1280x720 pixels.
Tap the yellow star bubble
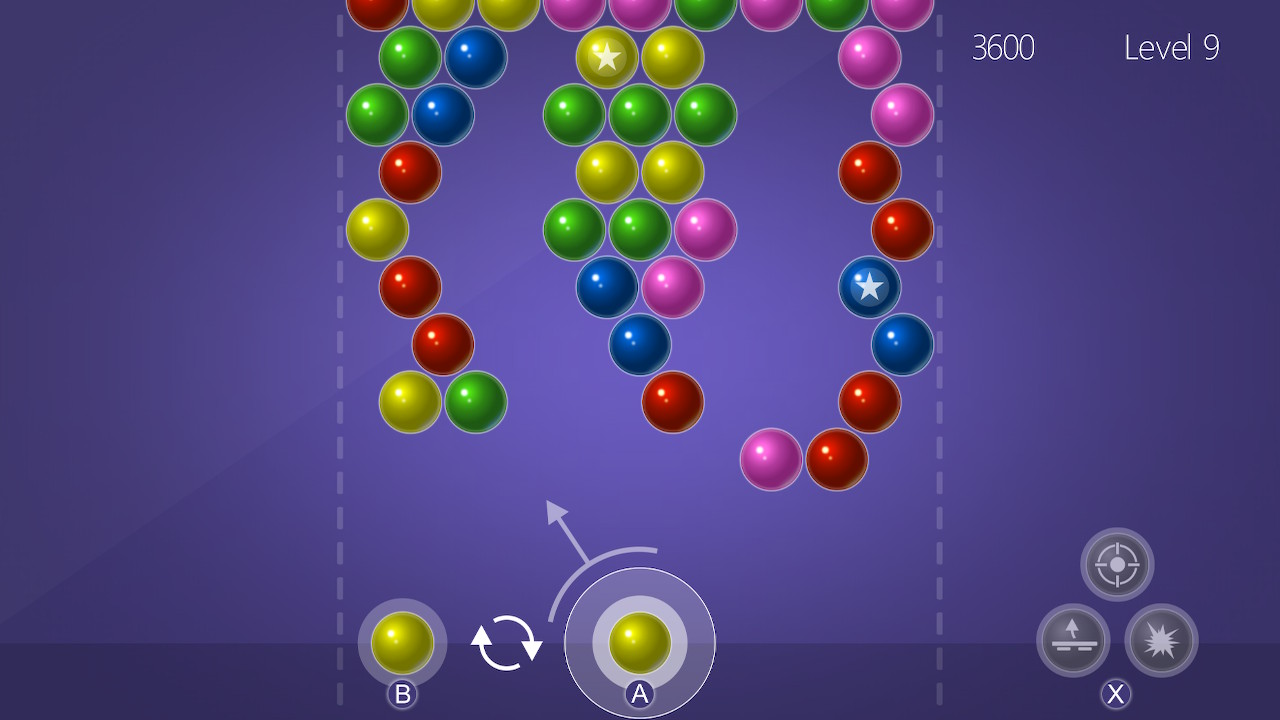(x=606, y=58)
